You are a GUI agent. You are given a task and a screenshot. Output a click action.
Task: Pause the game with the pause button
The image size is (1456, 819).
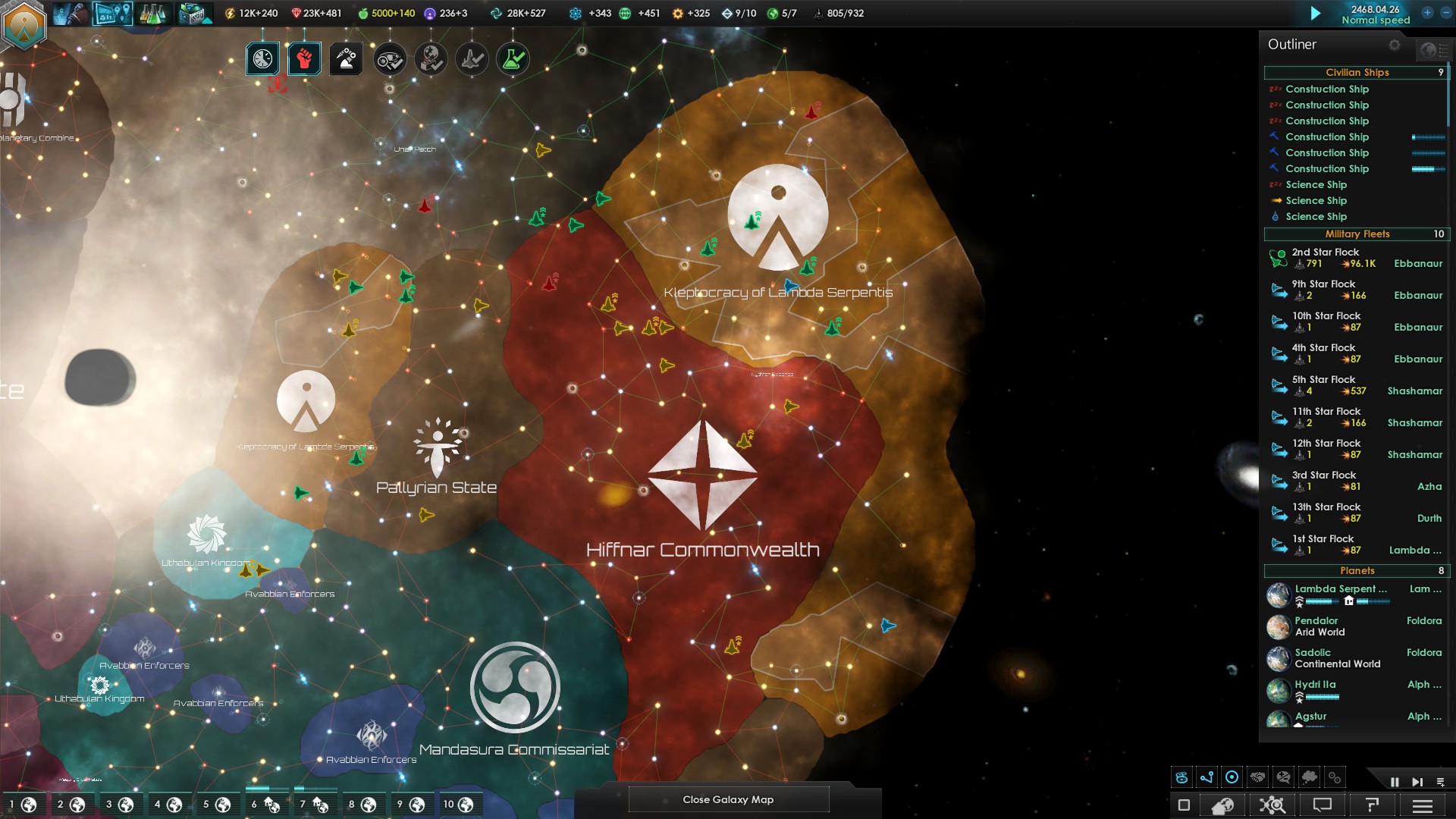click(x=1395, y=782)
